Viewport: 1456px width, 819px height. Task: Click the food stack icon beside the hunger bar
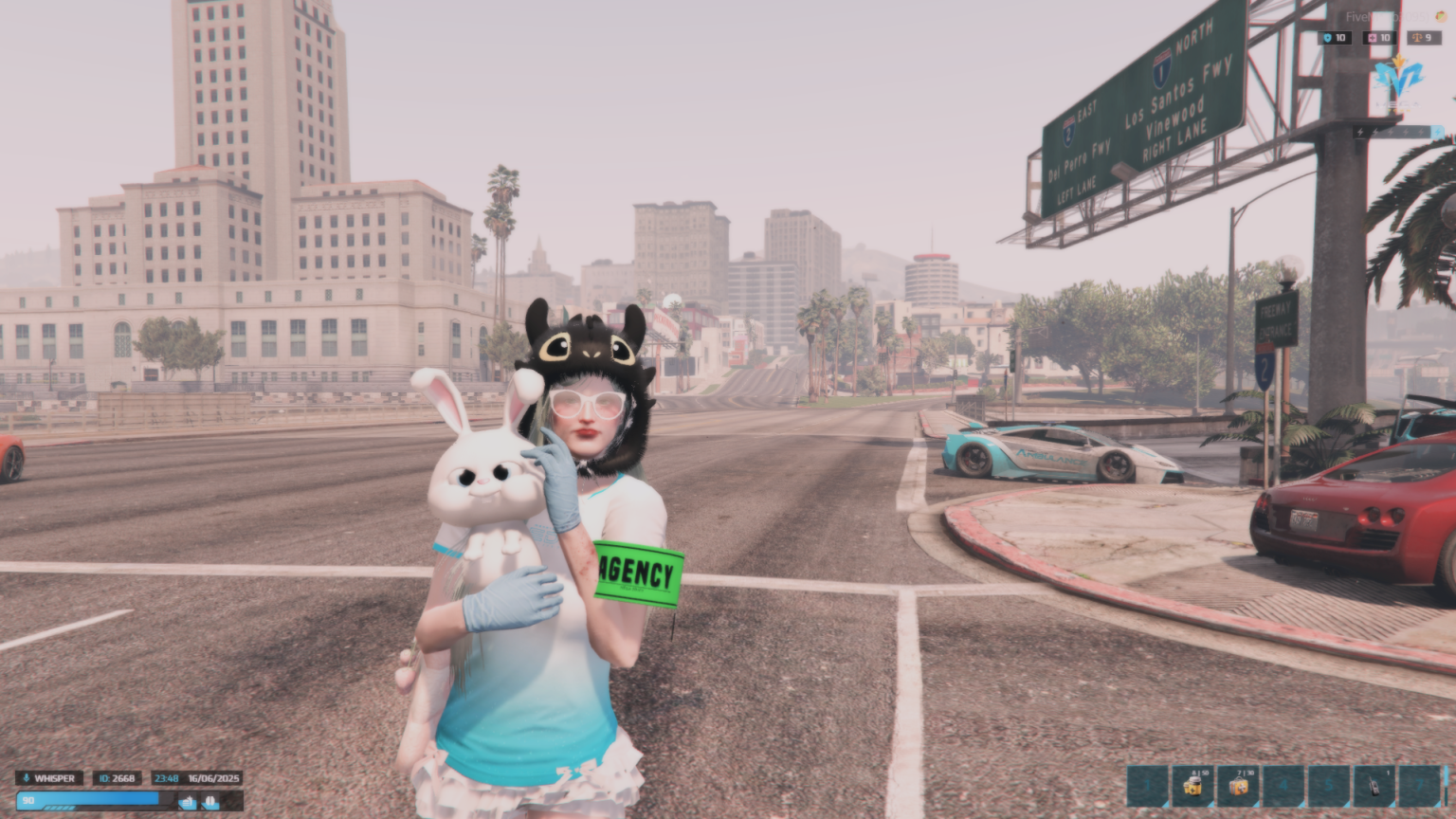coord(188,799)
